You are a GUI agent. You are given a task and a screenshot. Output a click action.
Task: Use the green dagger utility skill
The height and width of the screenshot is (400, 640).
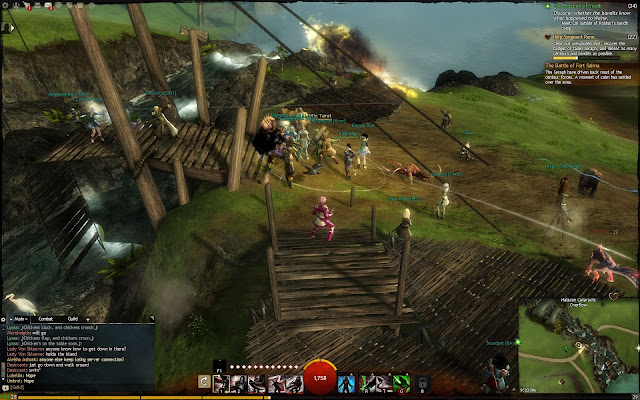(x=365, y=382)
